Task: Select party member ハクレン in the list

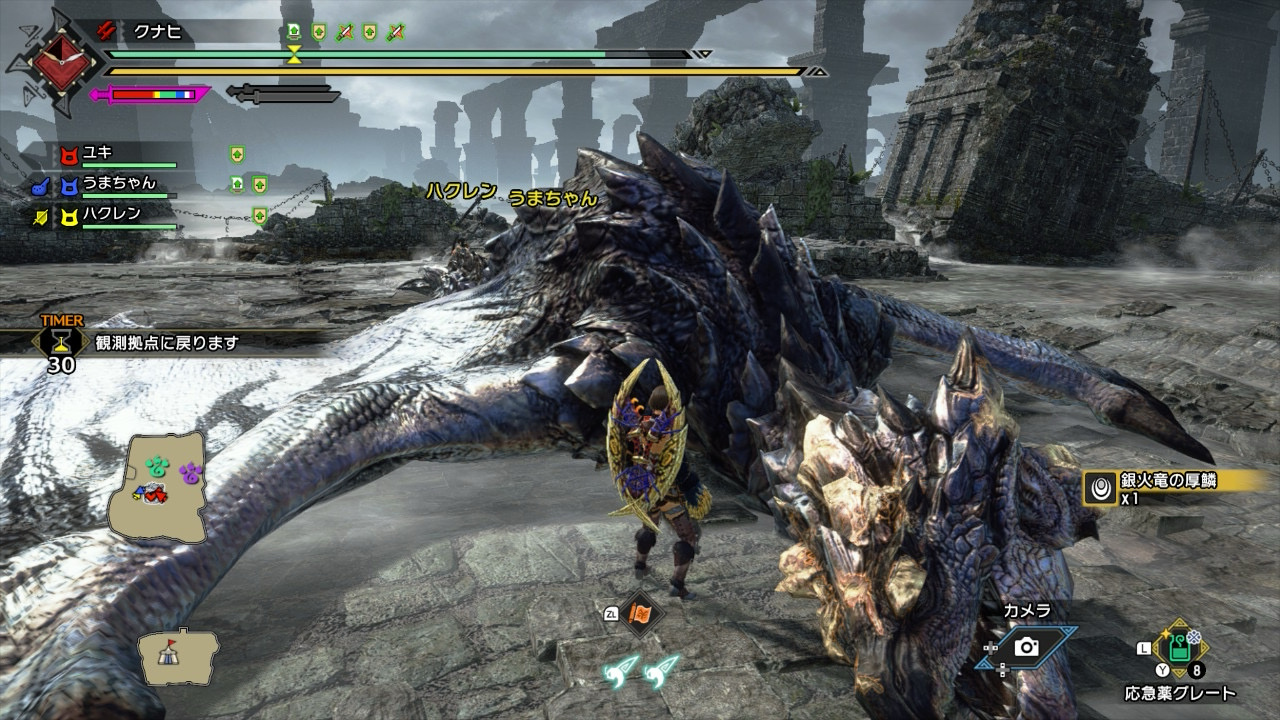Action: [110, 213]
